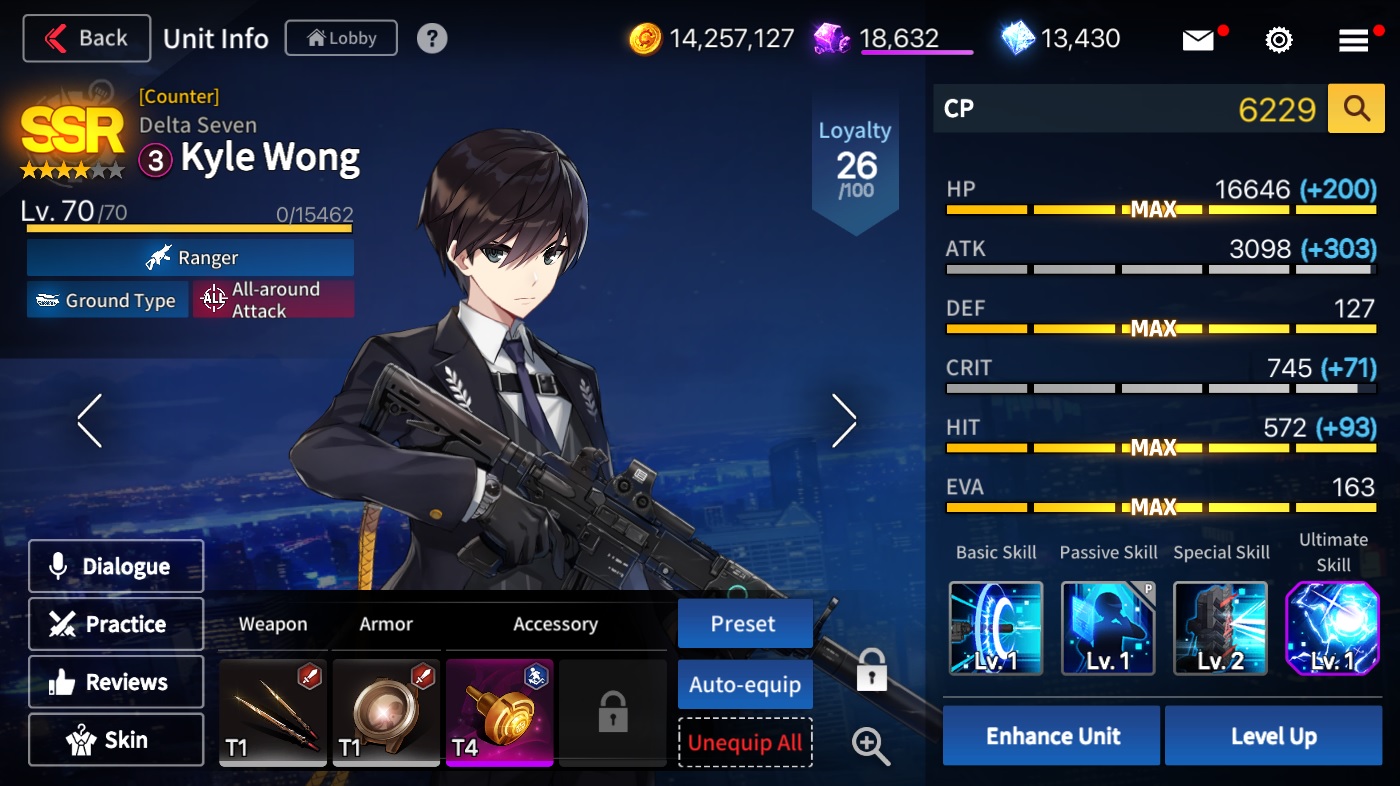1400x786 pixels.
Task: Return to the Lobby
Action: click(x=341, y=38)
